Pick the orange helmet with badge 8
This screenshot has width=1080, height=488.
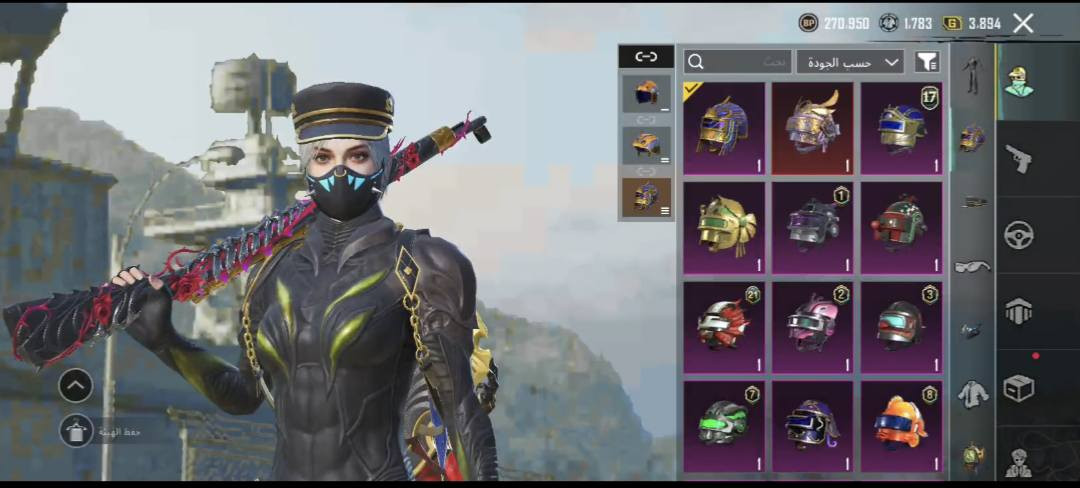[901, 425]
